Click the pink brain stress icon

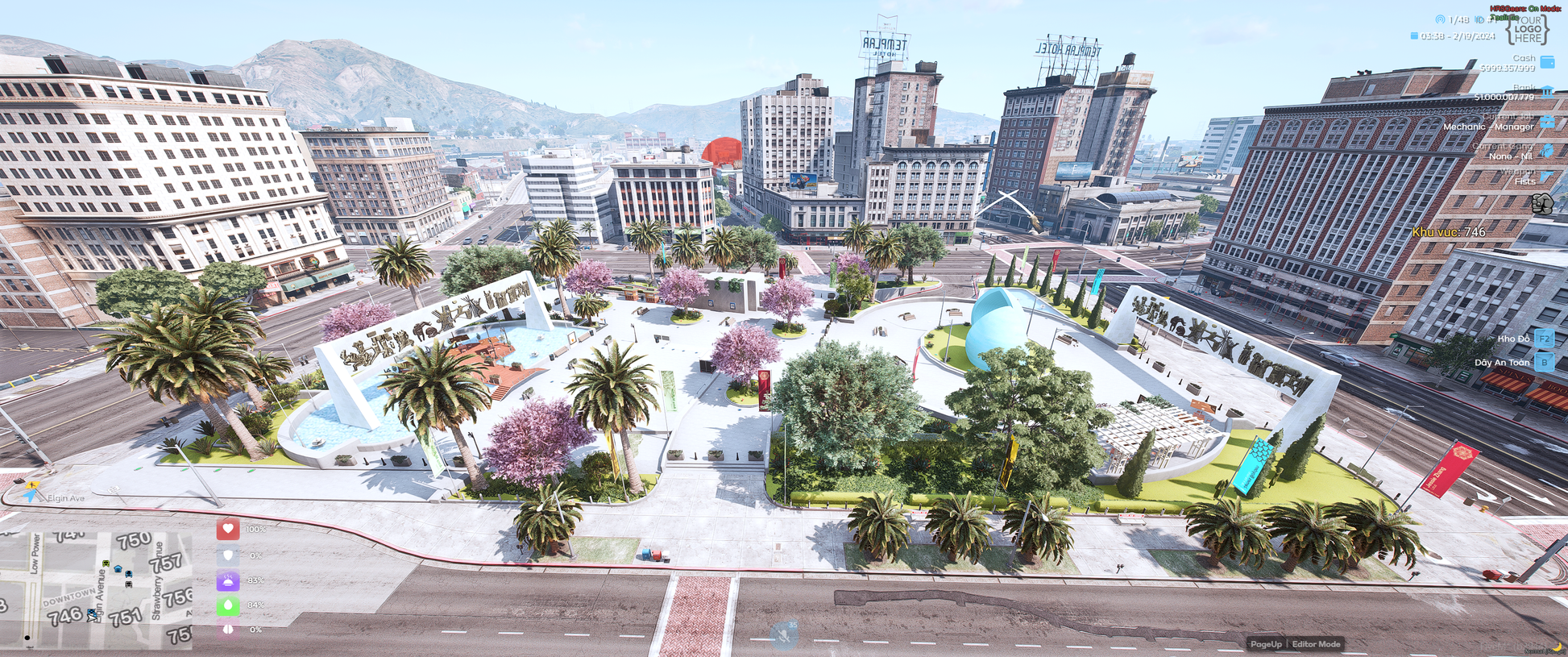click(228, 630)
